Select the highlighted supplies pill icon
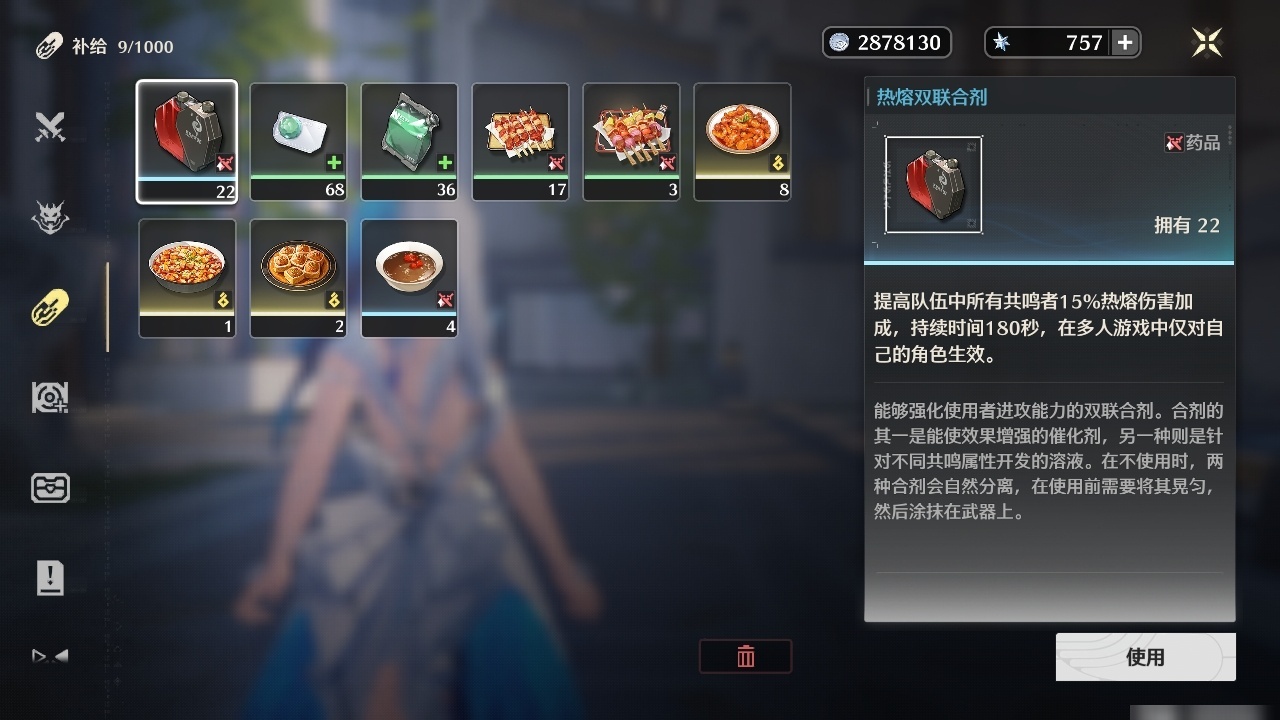Screen dimensions: 1280x720 50,308
